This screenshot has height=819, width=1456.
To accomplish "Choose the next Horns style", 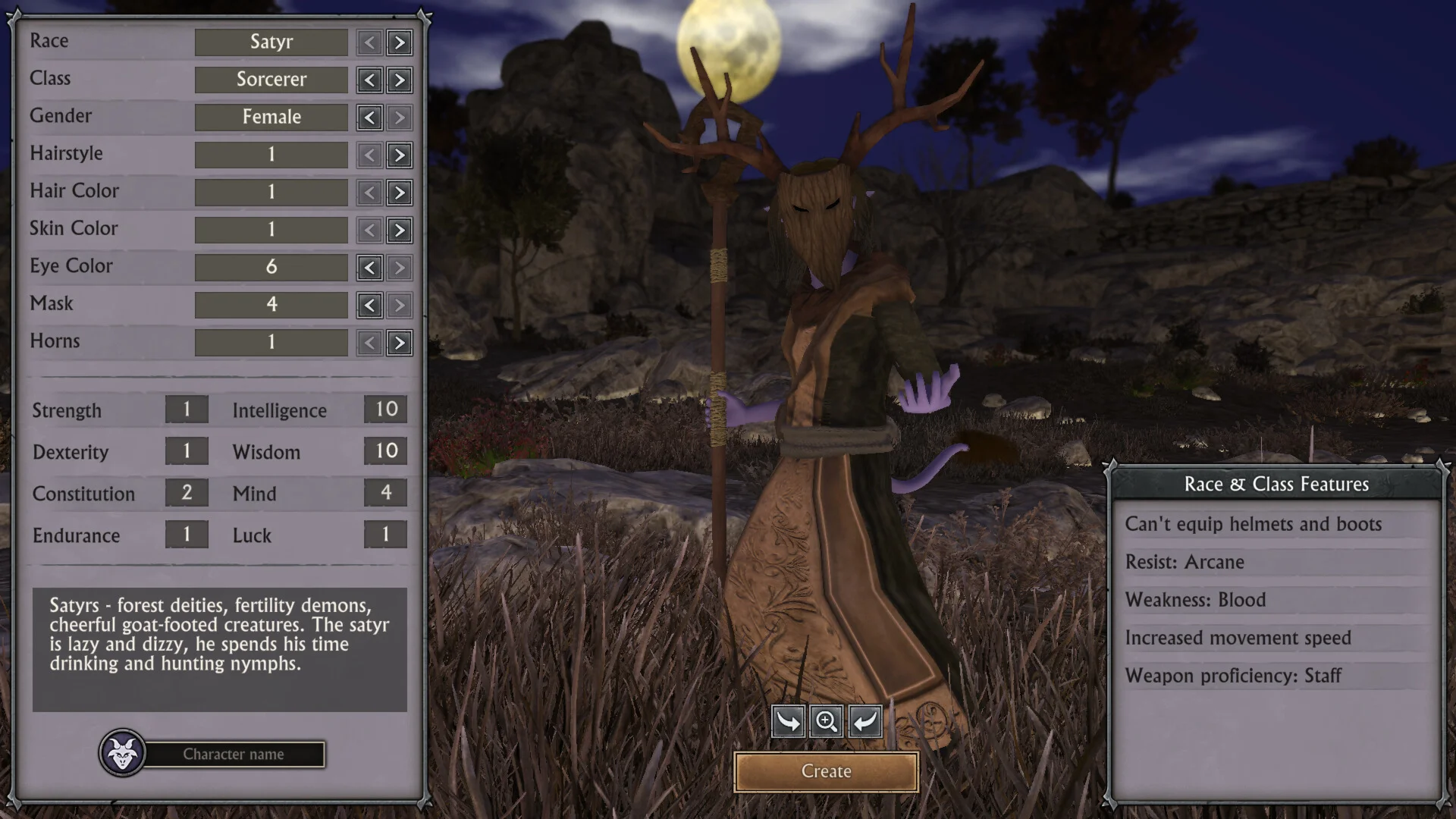I will click(400, 343).
